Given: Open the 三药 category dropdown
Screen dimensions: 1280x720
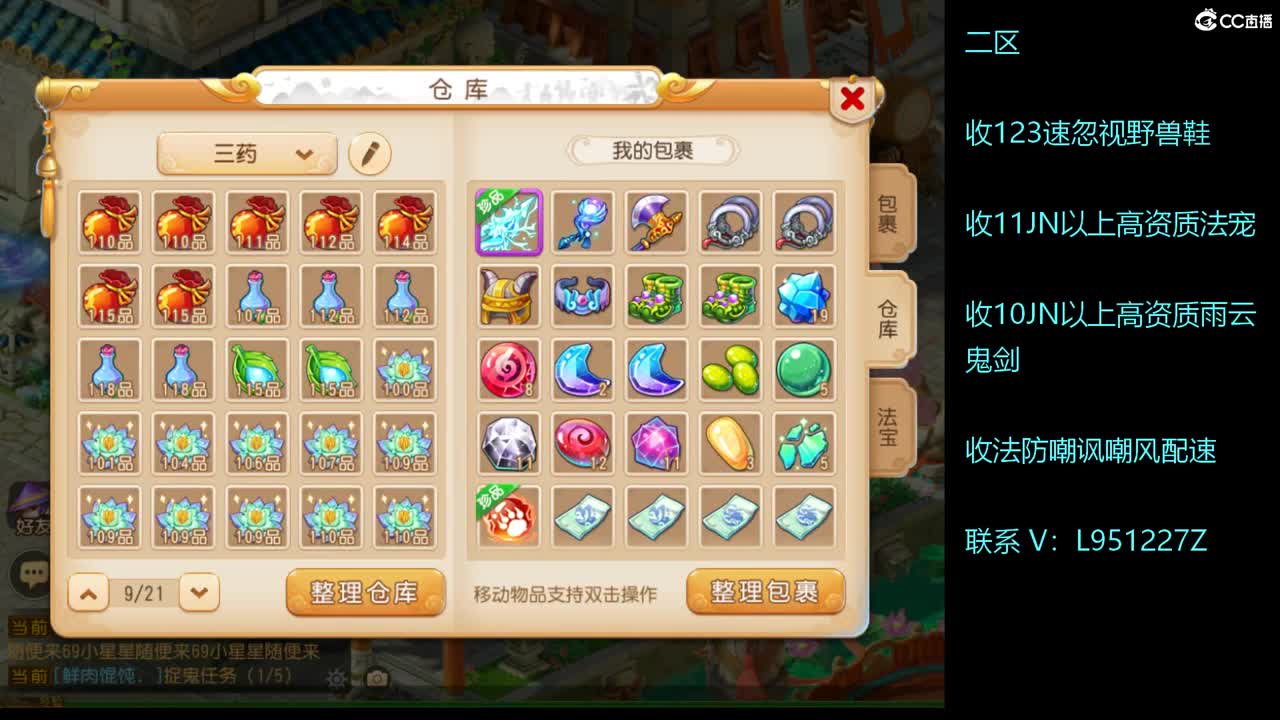Looking at the screenshot, I should (x=244, y=154).
